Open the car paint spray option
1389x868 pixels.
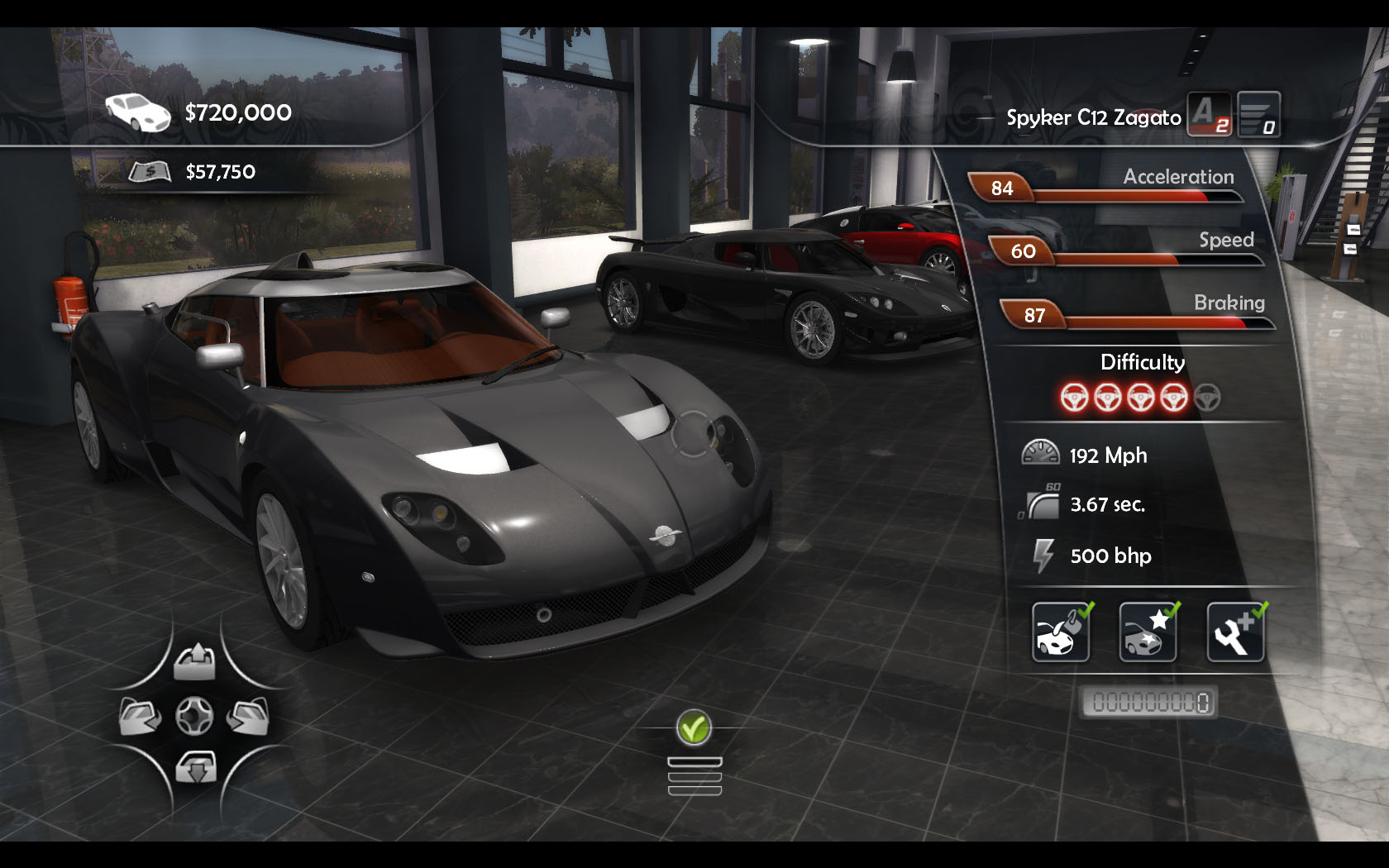coord(1061,632)
